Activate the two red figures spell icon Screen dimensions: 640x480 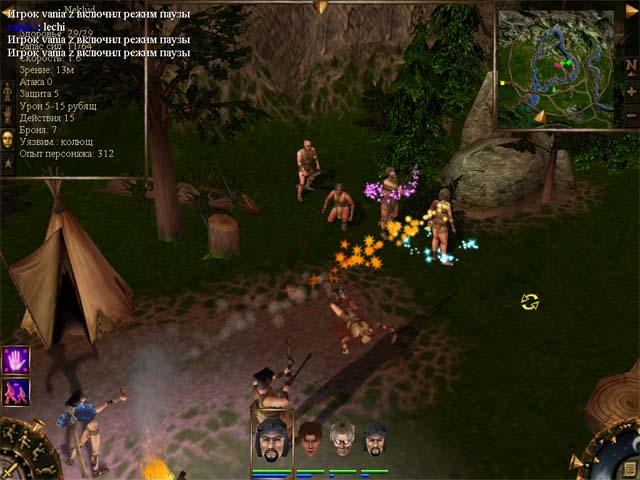coord(16,391)
